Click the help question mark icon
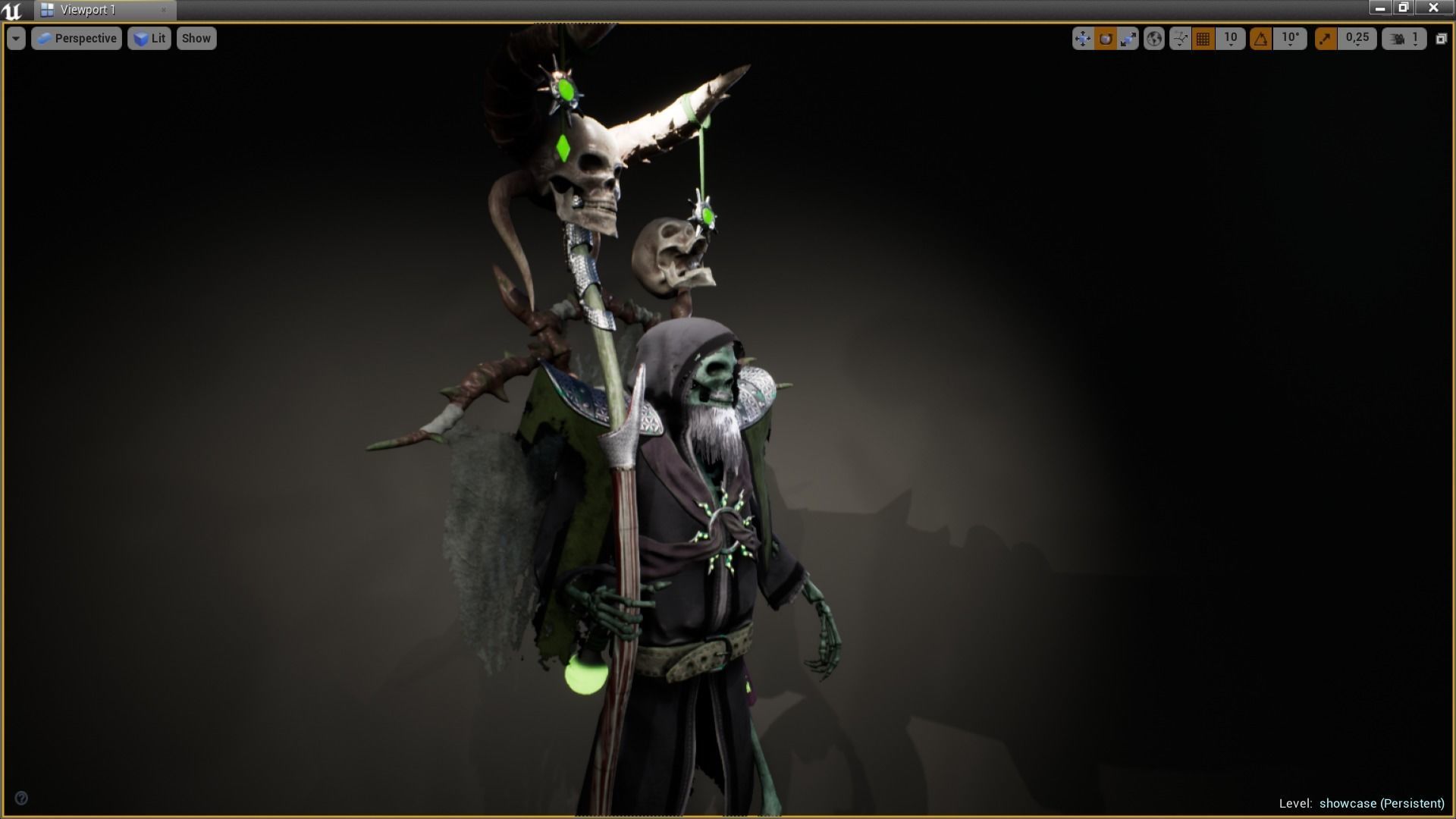This screenshot has width=1456, height=819. pyautogui.click(x=23, y=798)
